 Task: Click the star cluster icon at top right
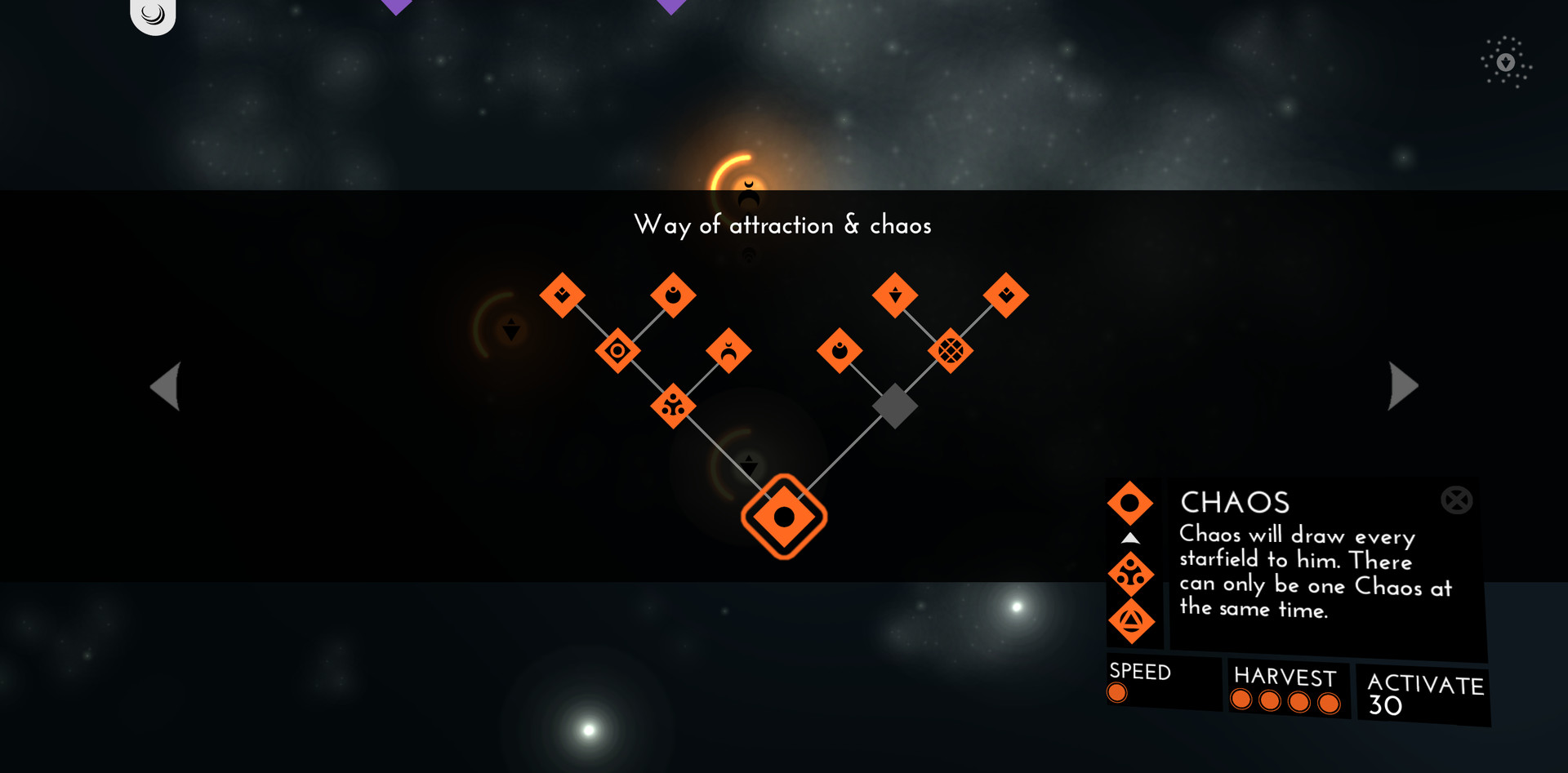pyautogui.click(x=1505, y=60)
